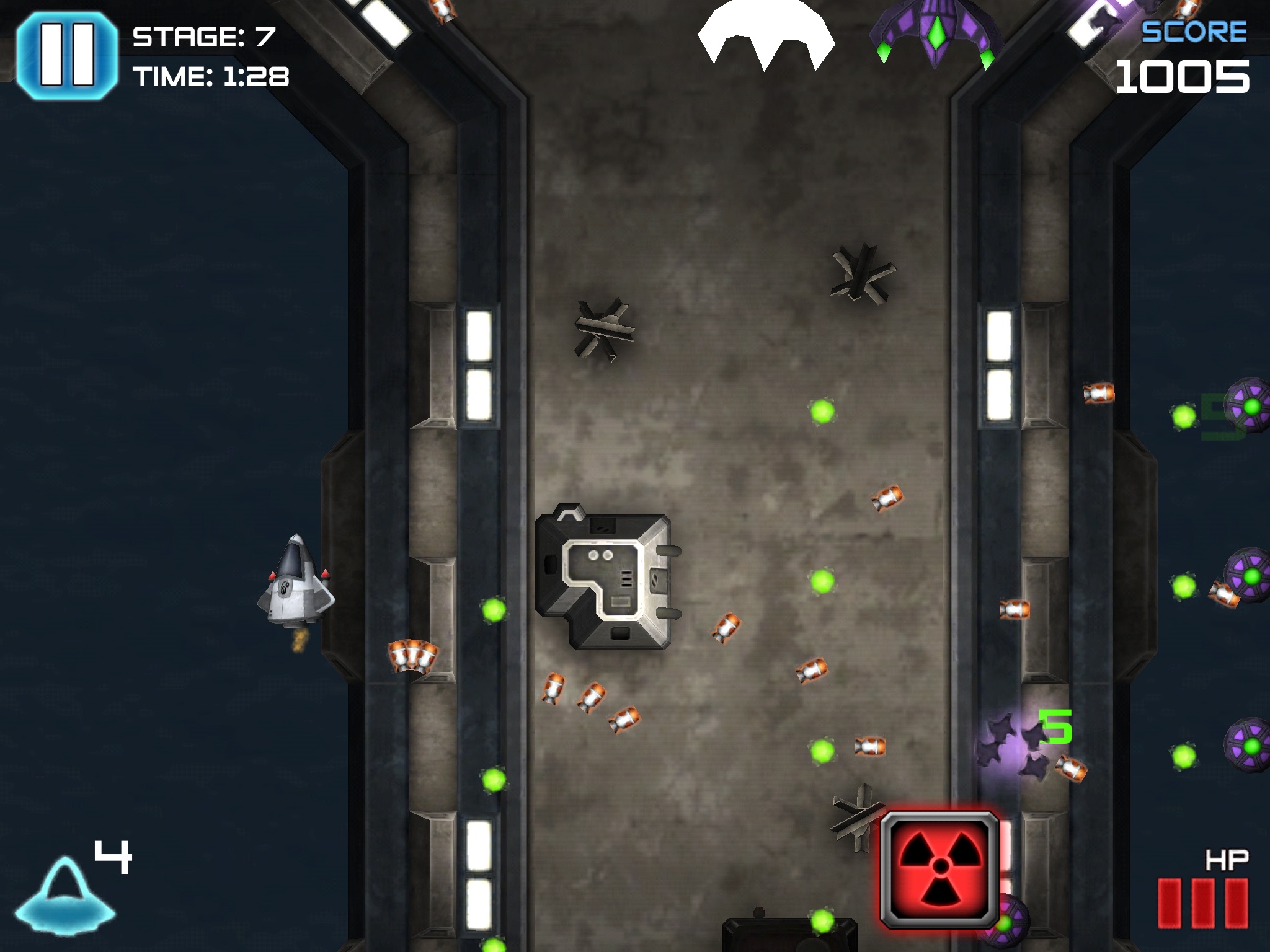
Task: Pause the game with the pause button
Action: click(67, 55)
